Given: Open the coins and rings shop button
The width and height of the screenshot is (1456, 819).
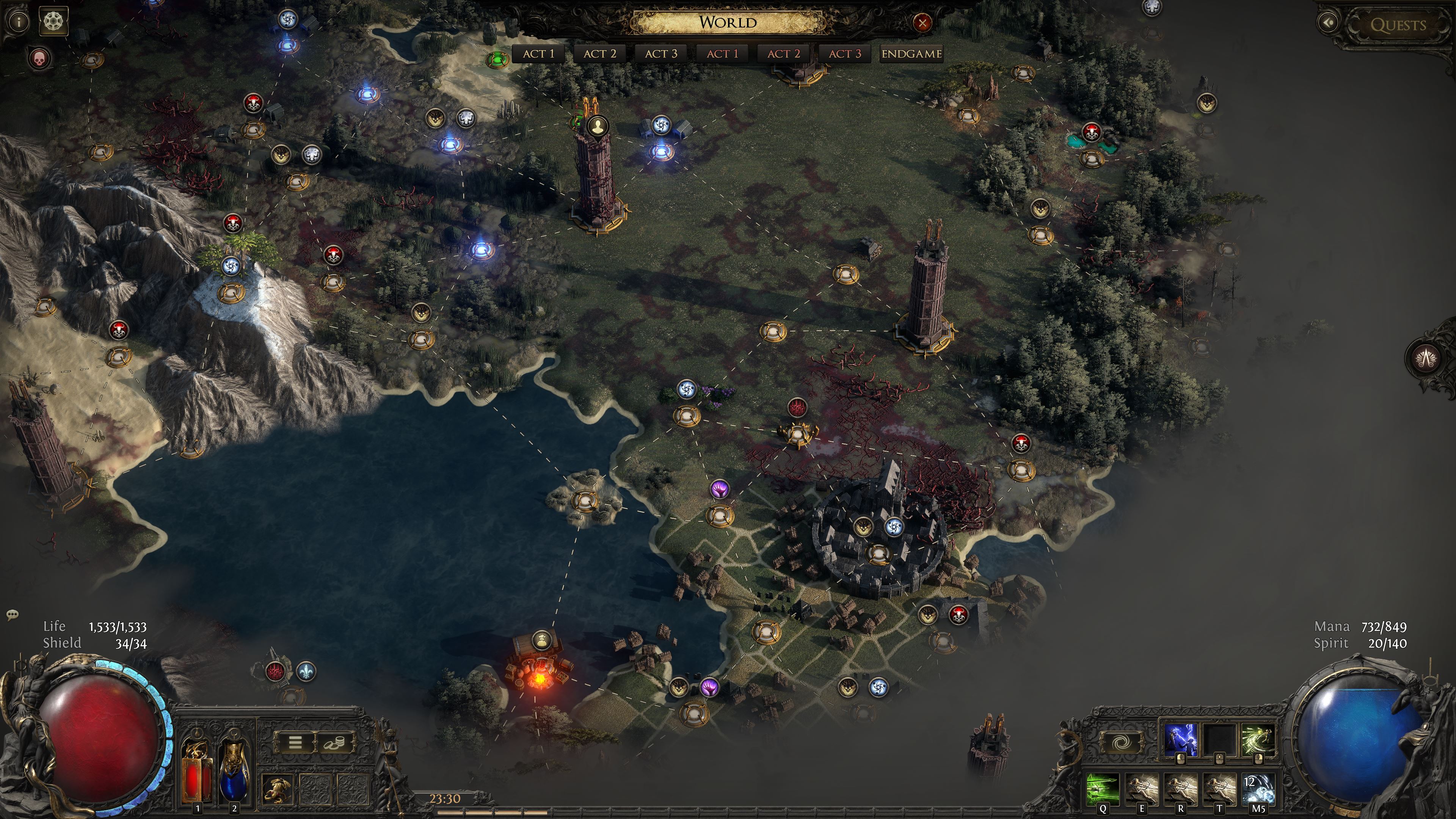Looking at the screenshot, I should tap(335, 742).
